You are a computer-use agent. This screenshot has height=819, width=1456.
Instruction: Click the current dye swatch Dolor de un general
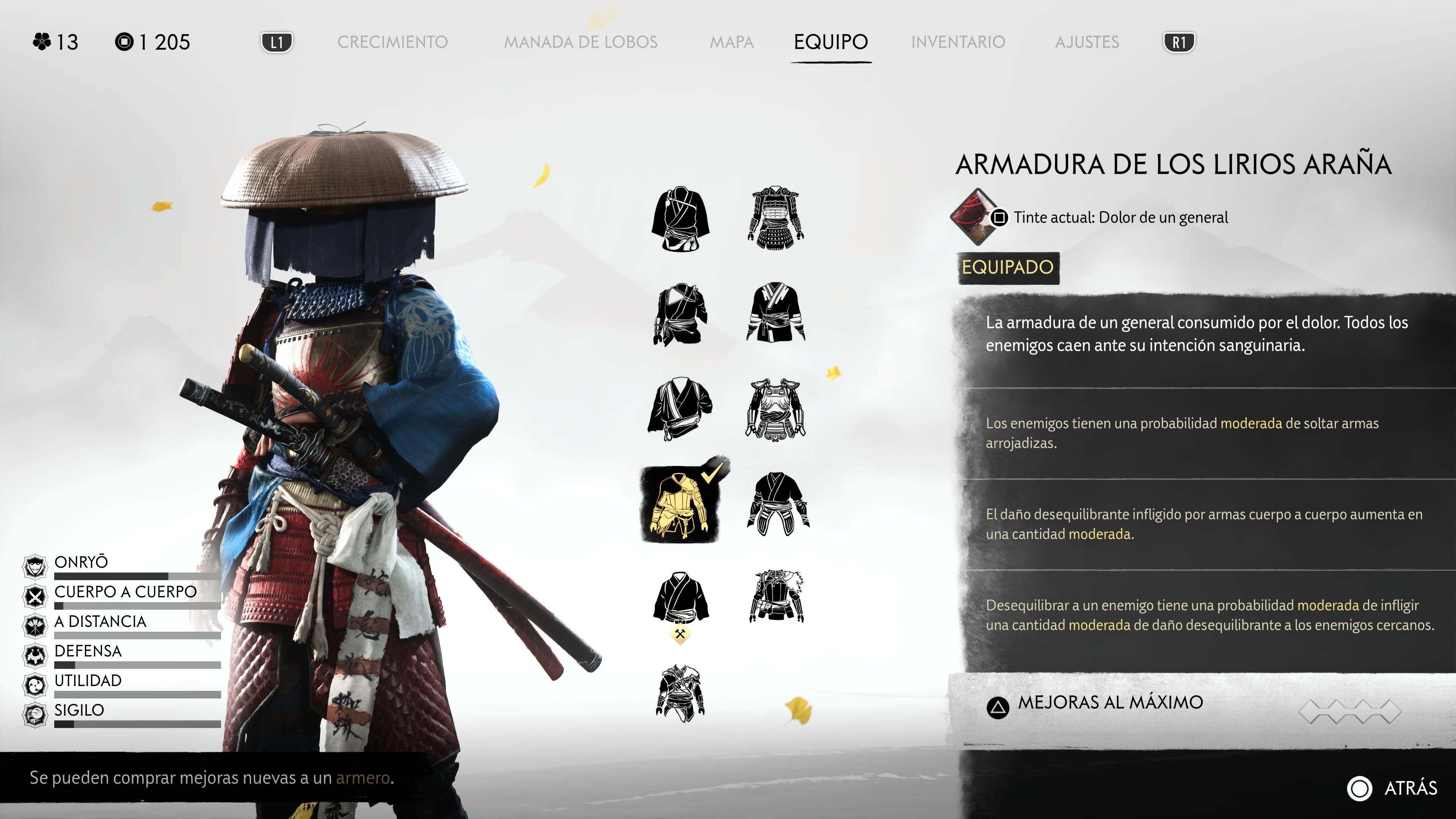click(974, 217)
